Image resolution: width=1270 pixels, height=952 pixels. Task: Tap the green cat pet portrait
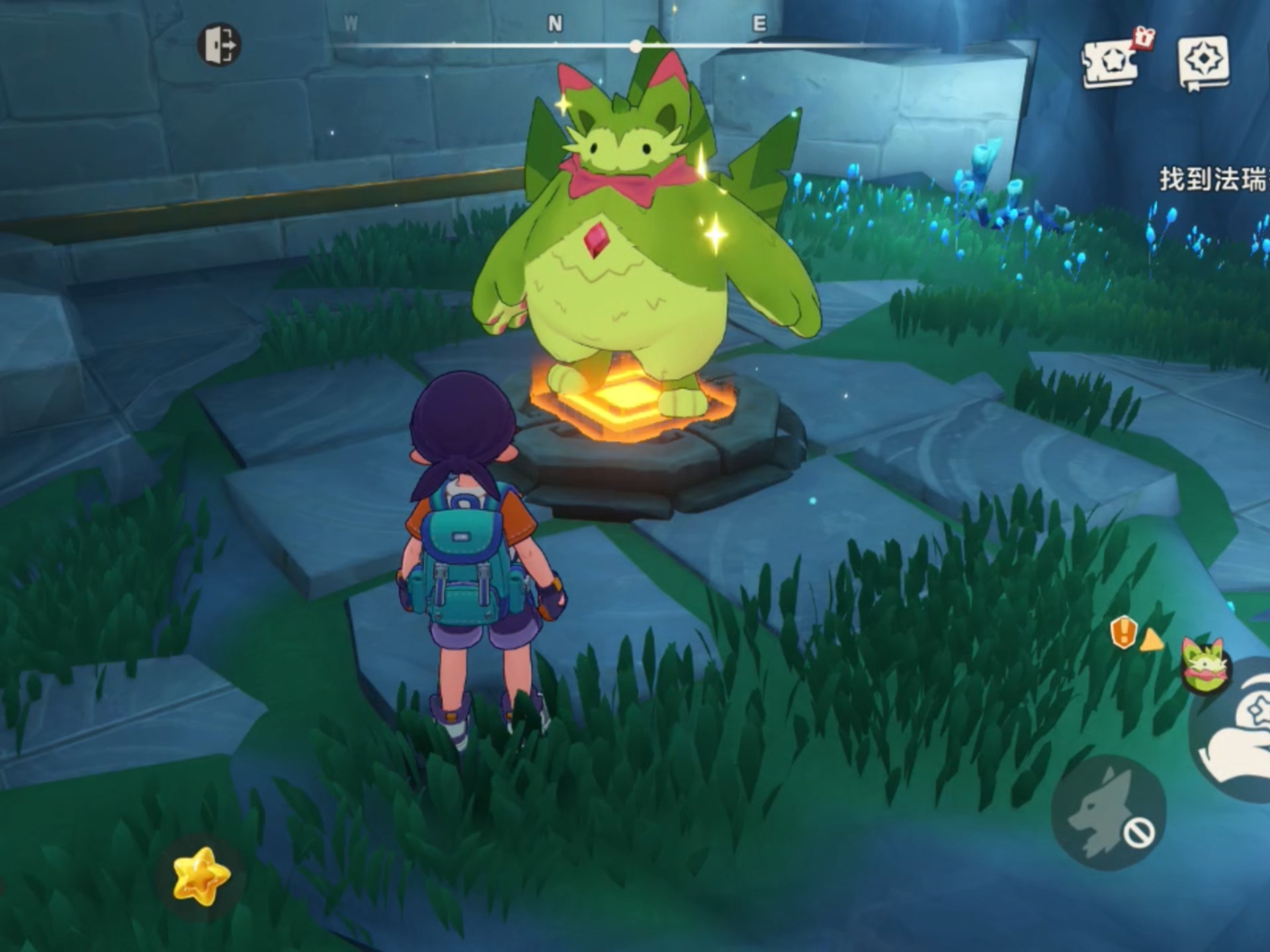(x=1205, y=666)
